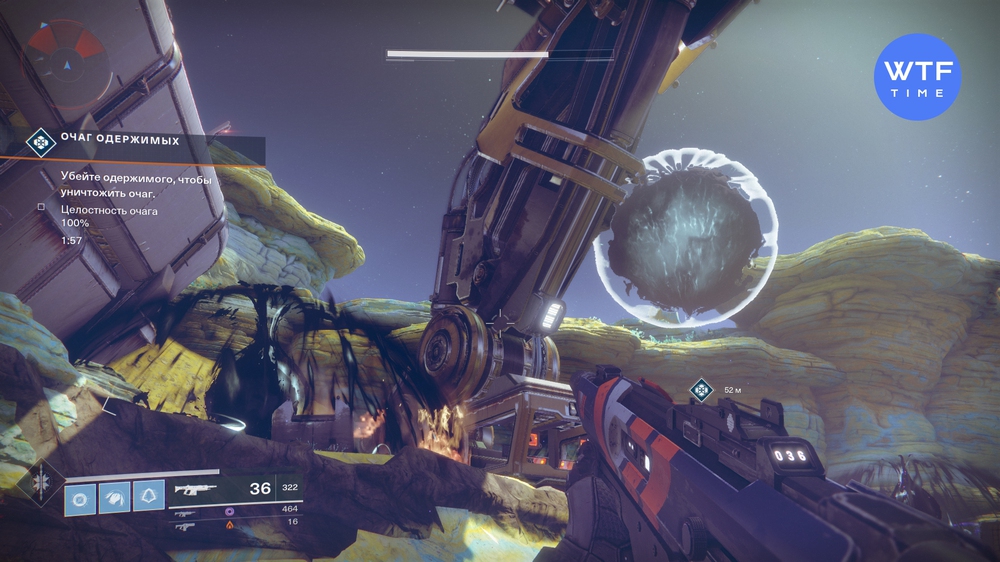
Task: Trigger the hooded class ability icon
Action: point(150,497)
